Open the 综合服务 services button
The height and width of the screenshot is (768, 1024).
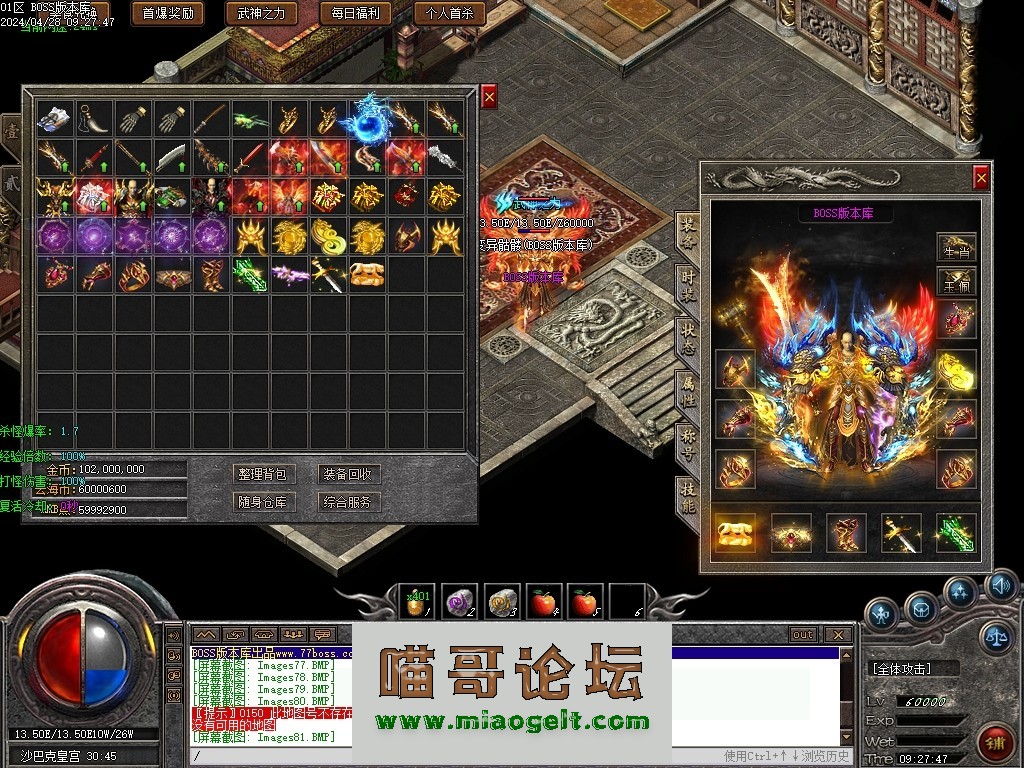coord(347,502)
